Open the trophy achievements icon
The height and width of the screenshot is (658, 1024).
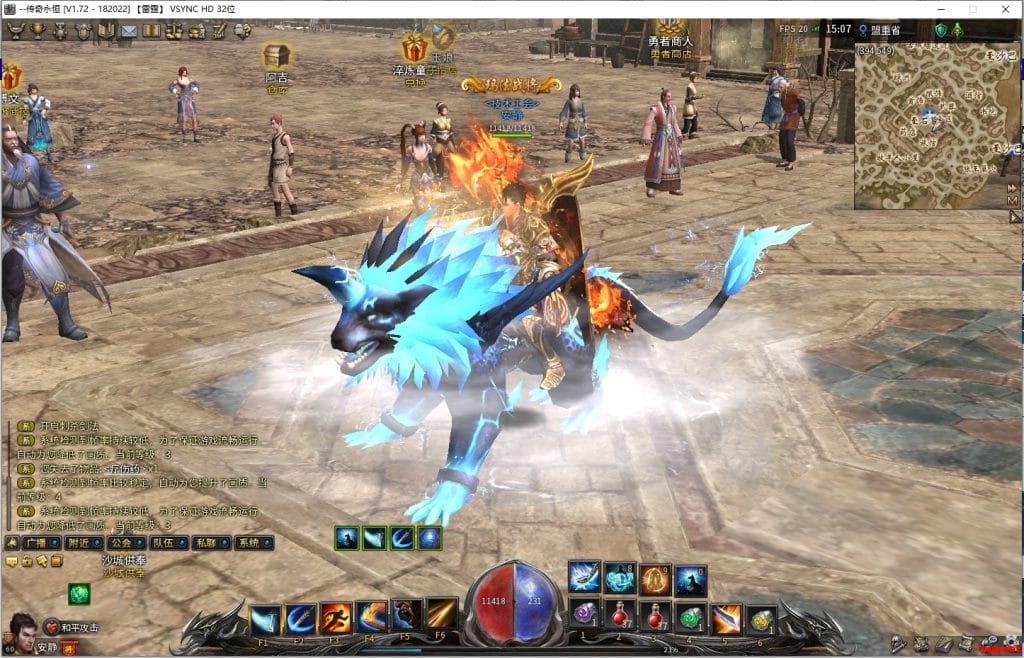pyautogui.click(x=38, y=31)
